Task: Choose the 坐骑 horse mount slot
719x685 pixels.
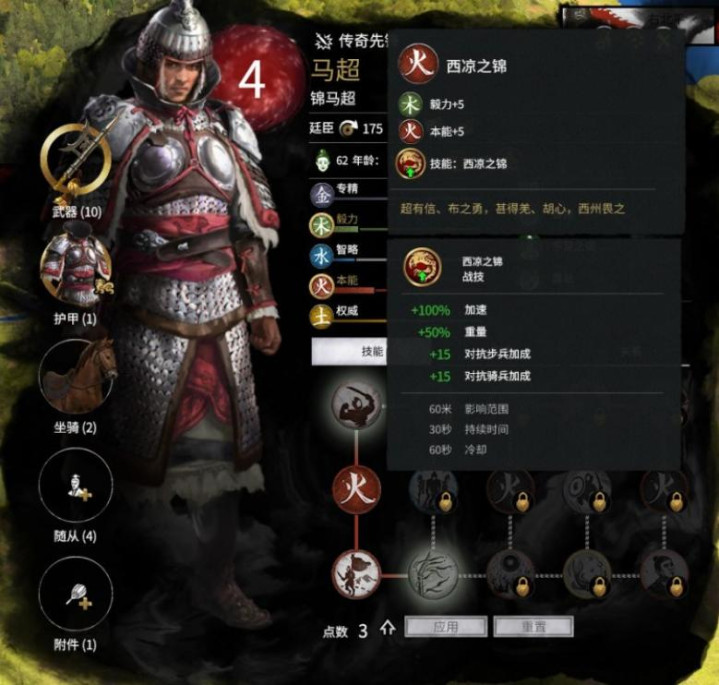Action: (x=75, y=377)
